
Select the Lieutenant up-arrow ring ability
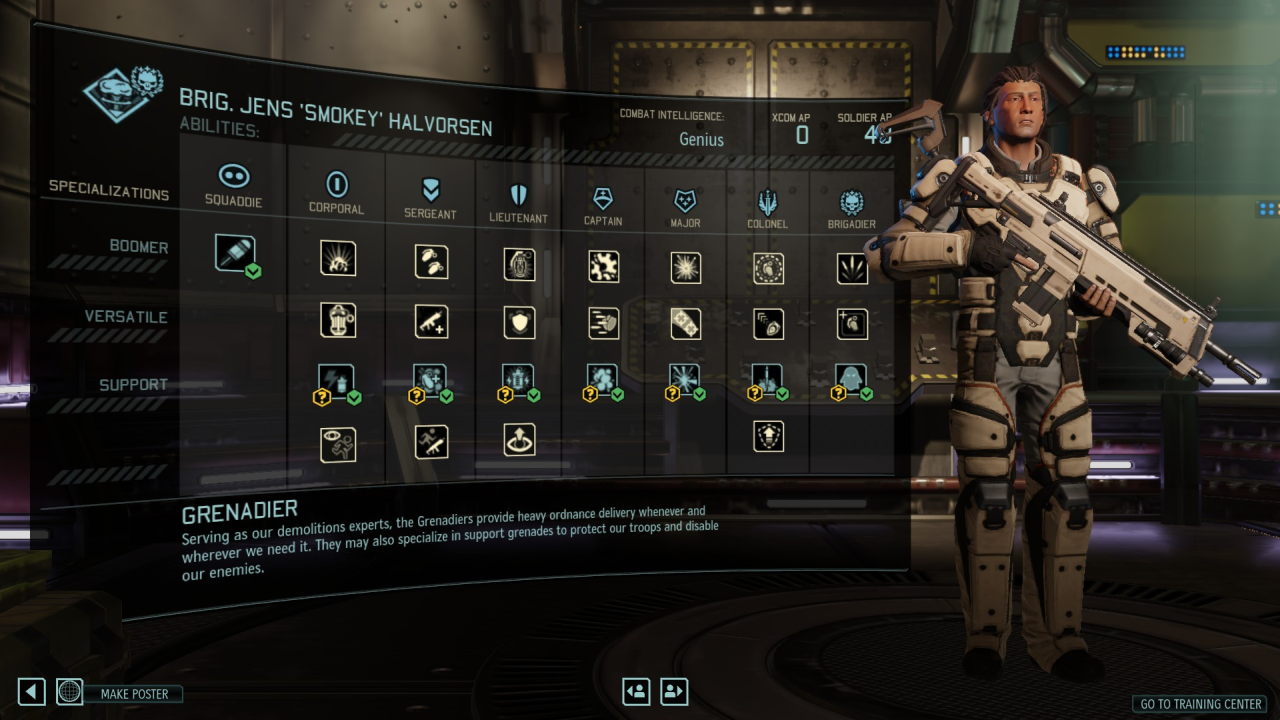(520, 439)
